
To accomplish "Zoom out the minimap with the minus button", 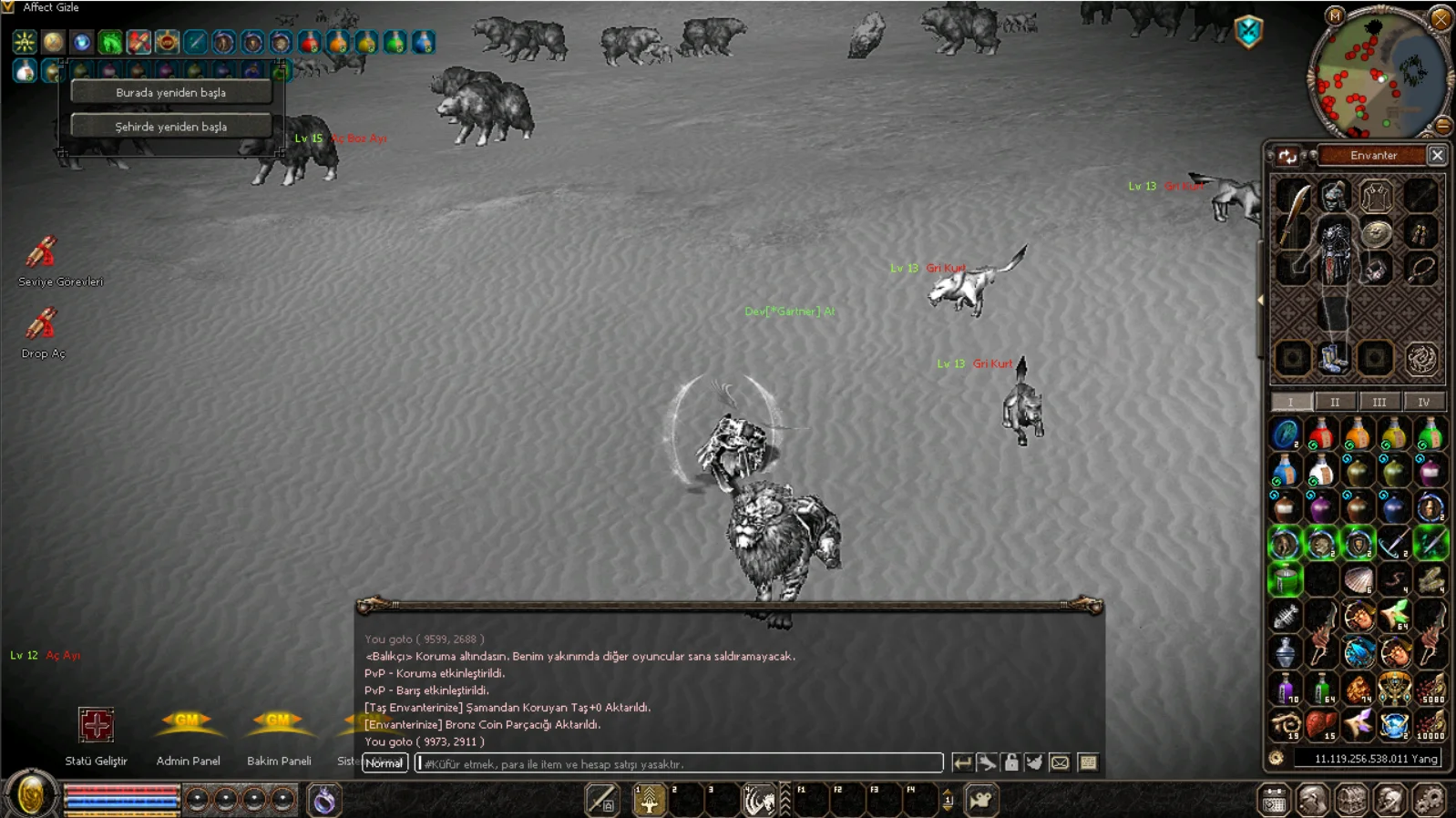I will click(x=1443, y=126).
